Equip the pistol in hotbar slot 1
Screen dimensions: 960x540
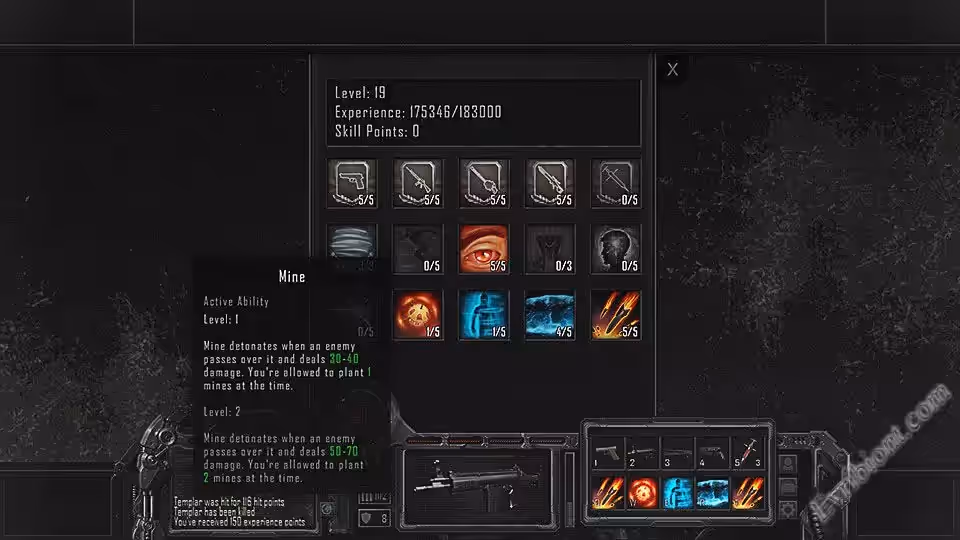pos(609,454)
